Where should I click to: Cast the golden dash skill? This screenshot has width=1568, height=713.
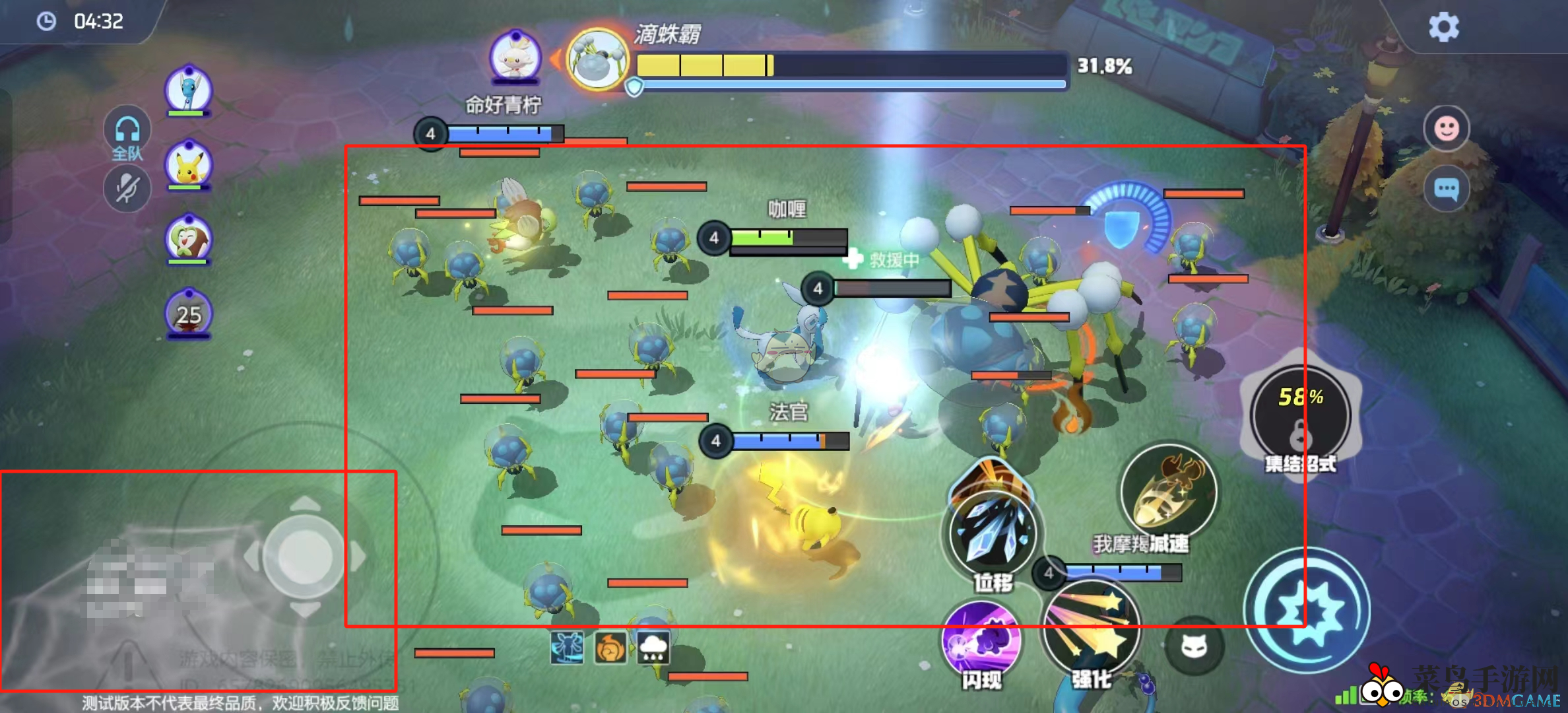[x=1168, y=492]
